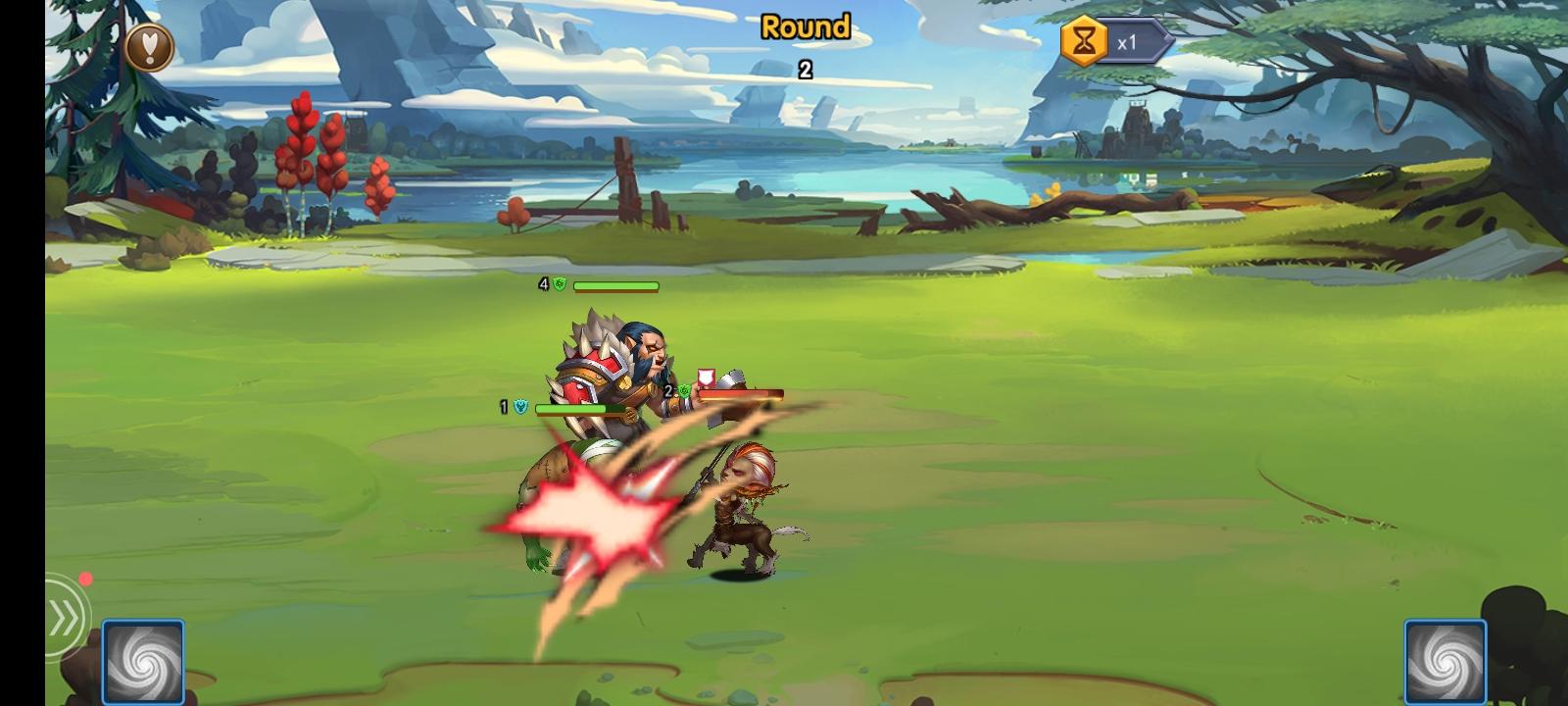Toggle auto-battle via the bottom-left skill frame
This screenshot has width=1568, height=706.
point(144,661)
